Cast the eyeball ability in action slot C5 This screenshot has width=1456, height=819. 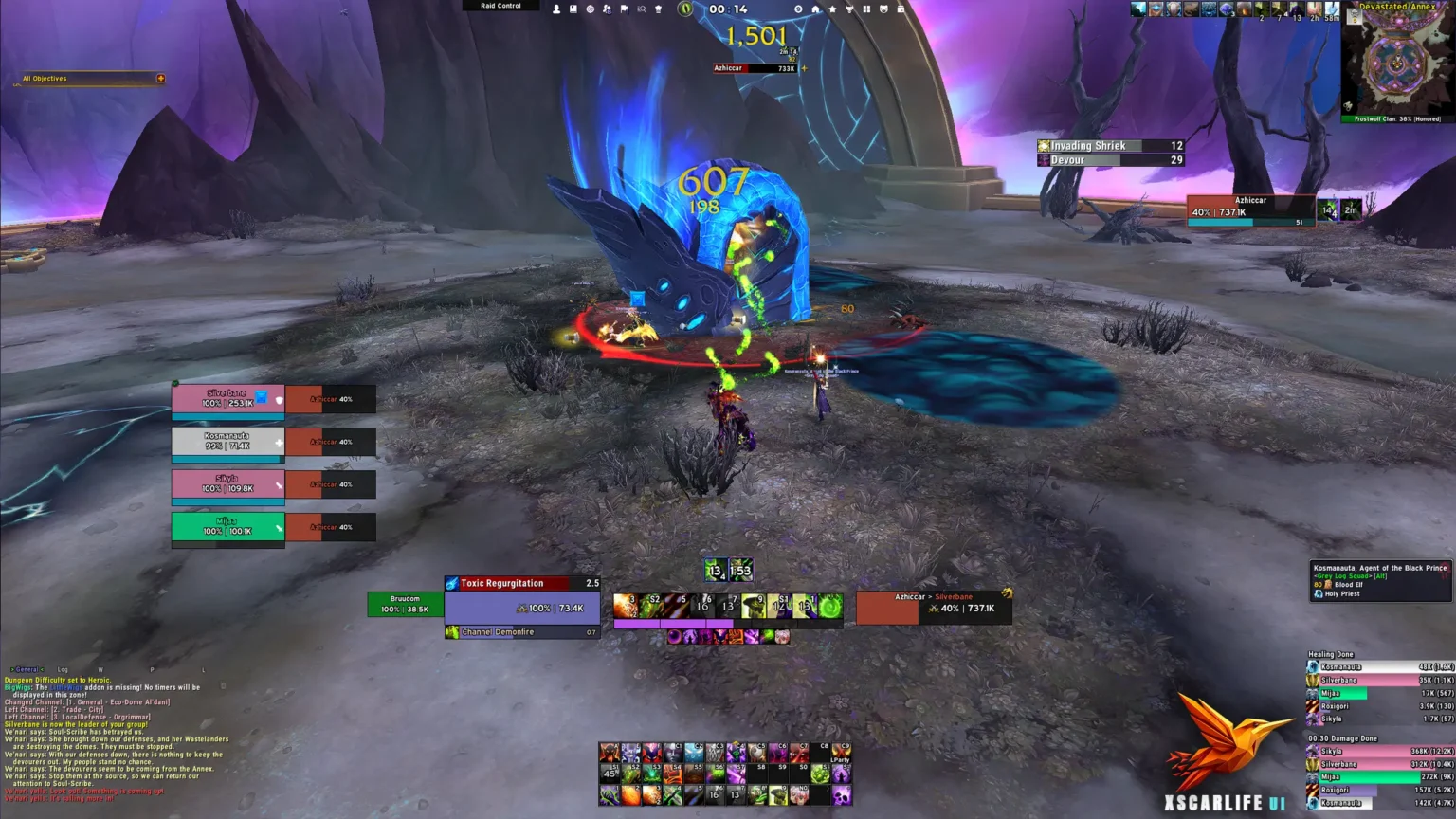pyautogui.click(x=757, y=751)
